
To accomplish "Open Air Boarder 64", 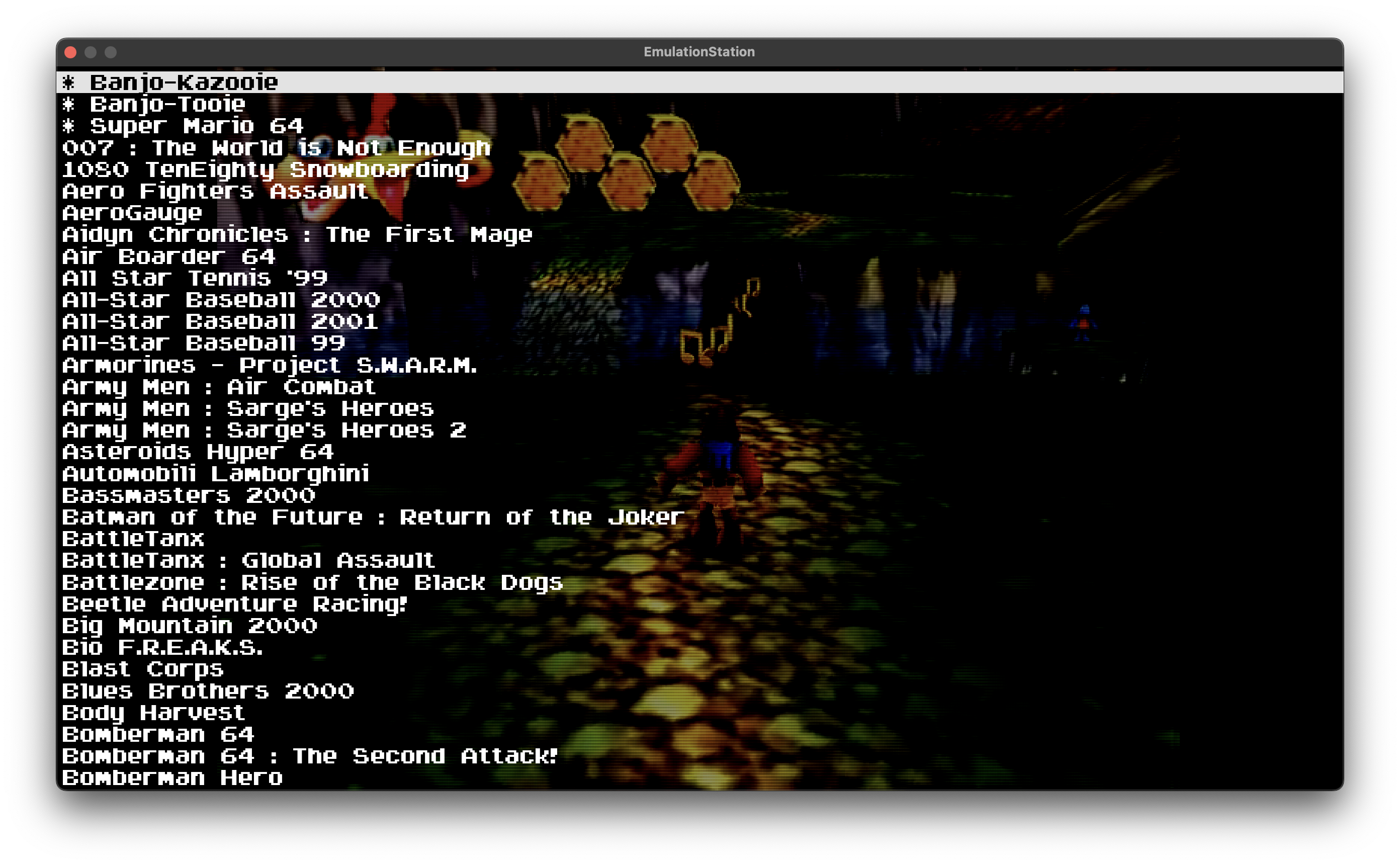I will [x=168, y=256].
